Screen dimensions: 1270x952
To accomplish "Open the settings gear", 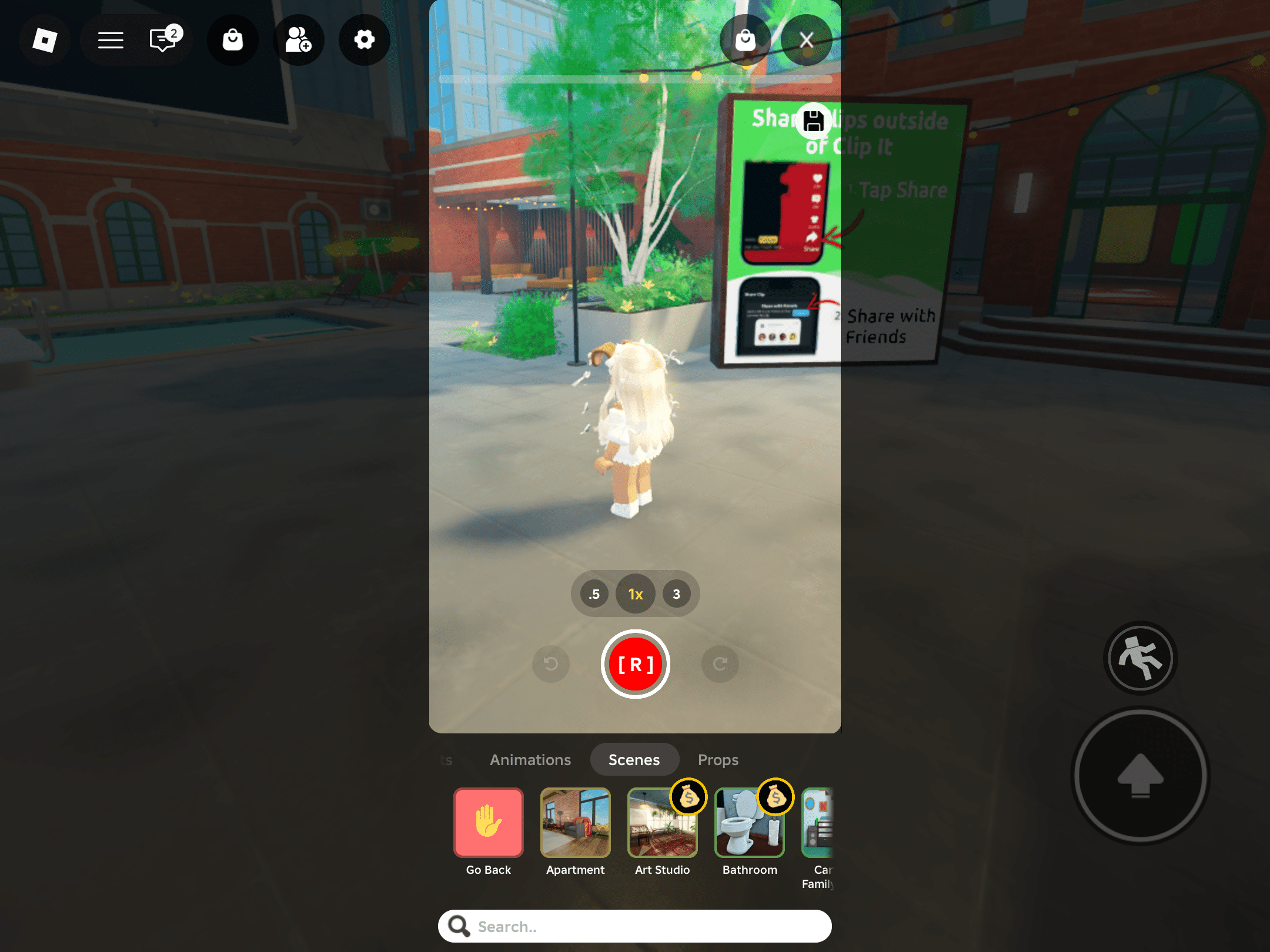I will pos(365,40).
